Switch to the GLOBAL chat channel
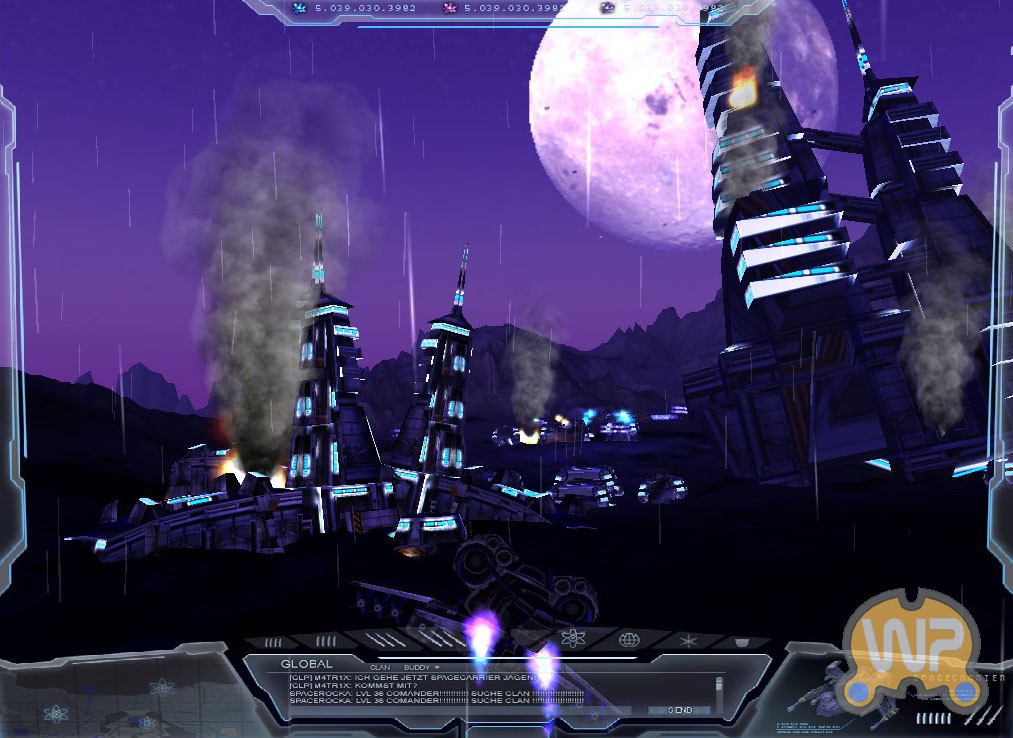 coord(306,664)
